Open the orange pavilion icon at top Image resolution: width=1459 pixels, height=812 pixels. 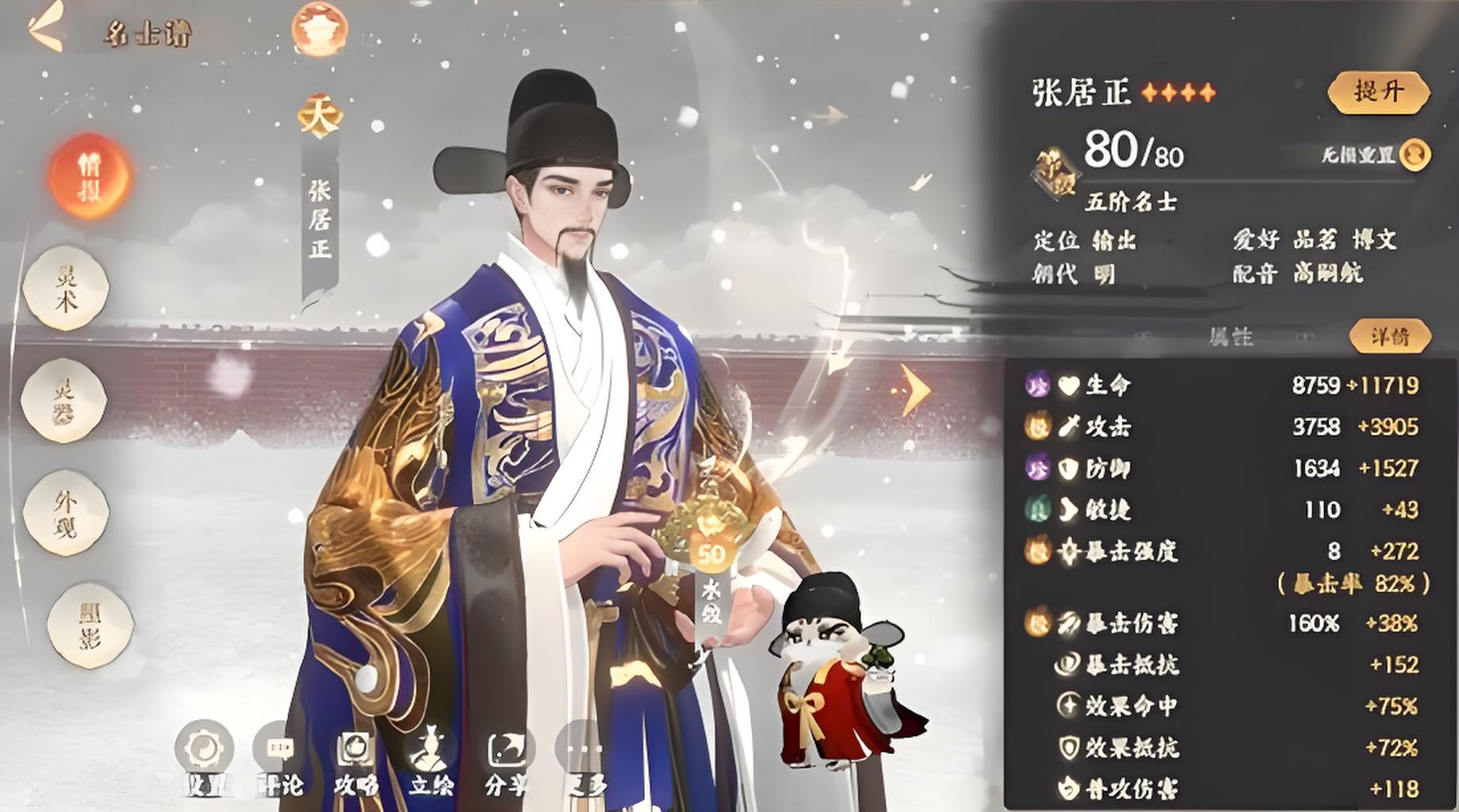(319, 29)
